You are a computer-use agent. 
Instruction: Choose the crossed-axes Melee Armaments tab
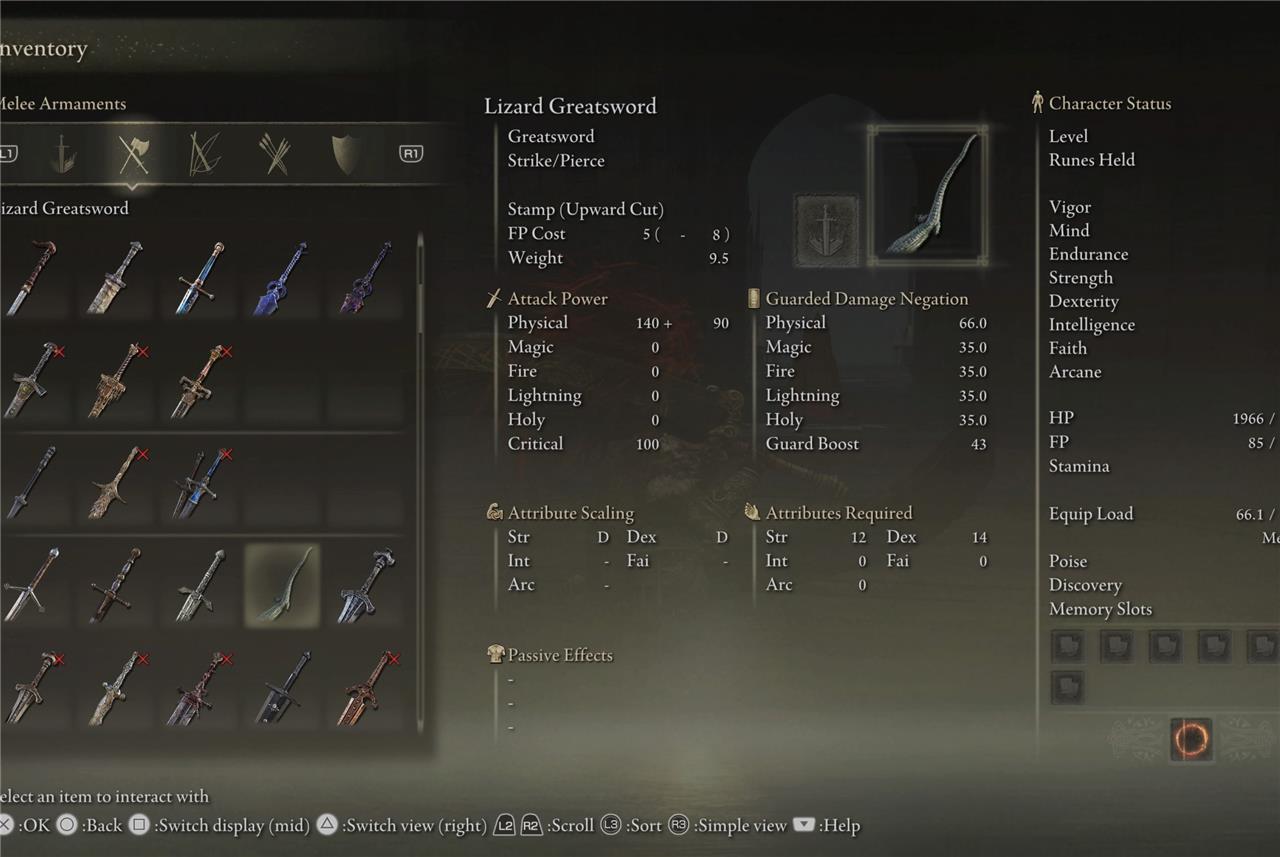coord(133,154)
